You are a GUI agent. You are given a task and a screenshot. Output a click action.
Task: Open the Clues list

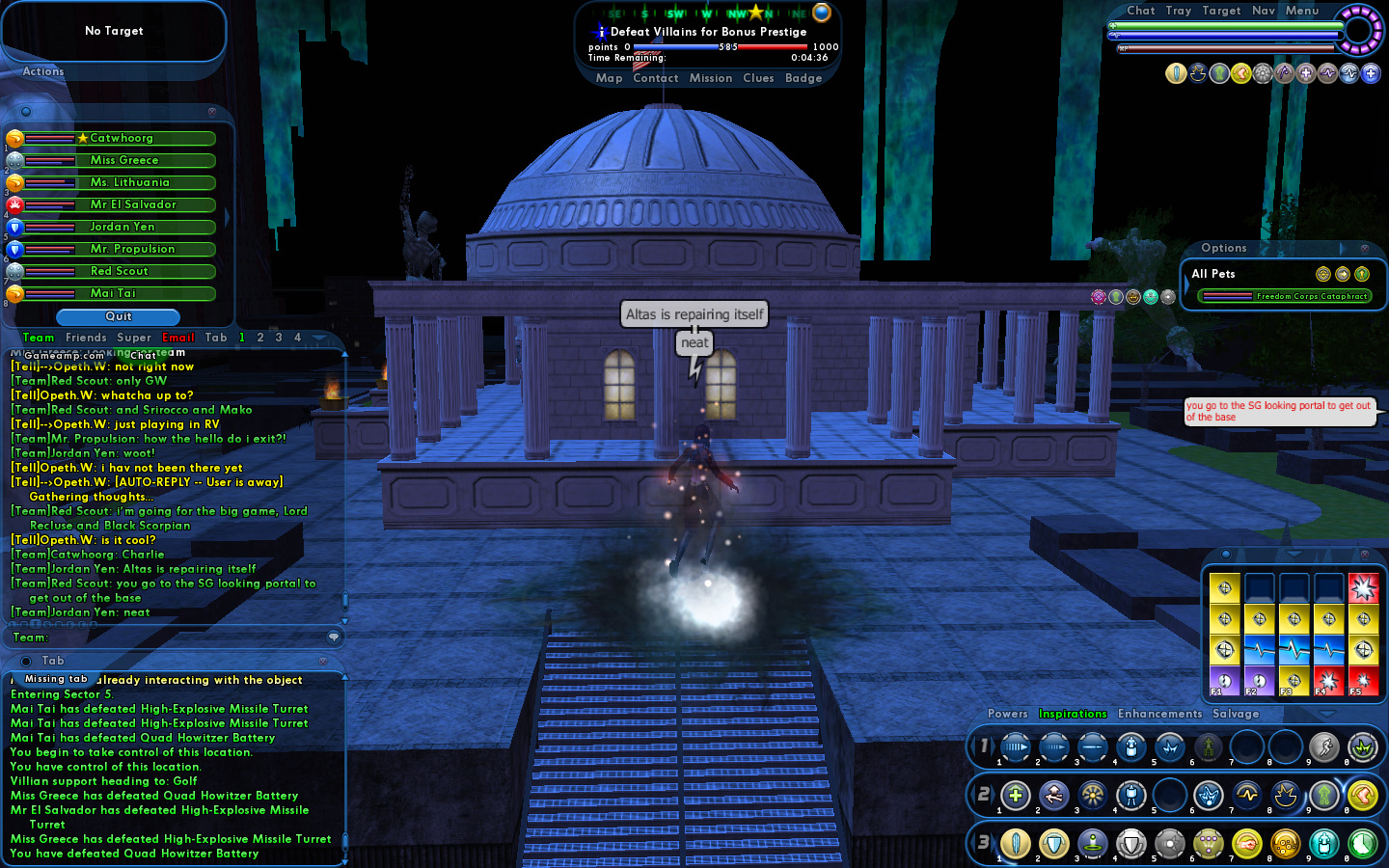pos(758,78)
